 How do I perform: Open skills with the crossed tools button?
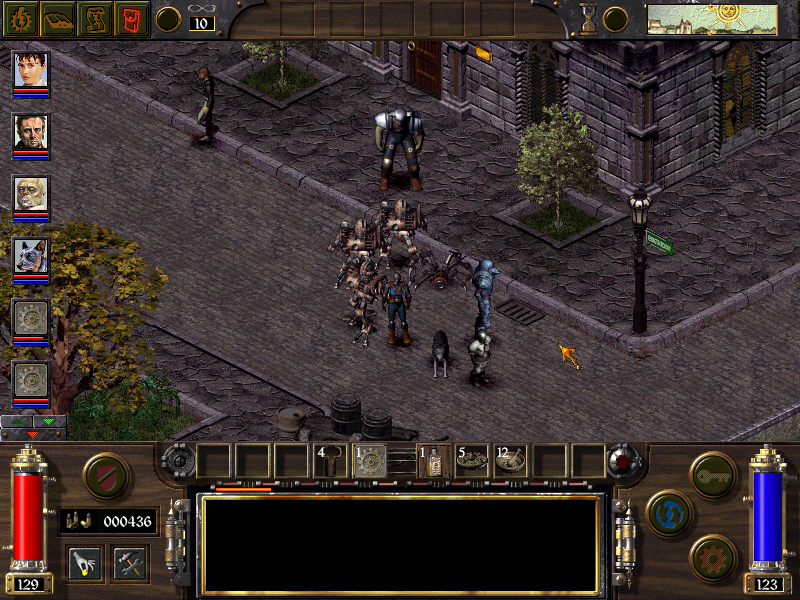coord(130,563)
